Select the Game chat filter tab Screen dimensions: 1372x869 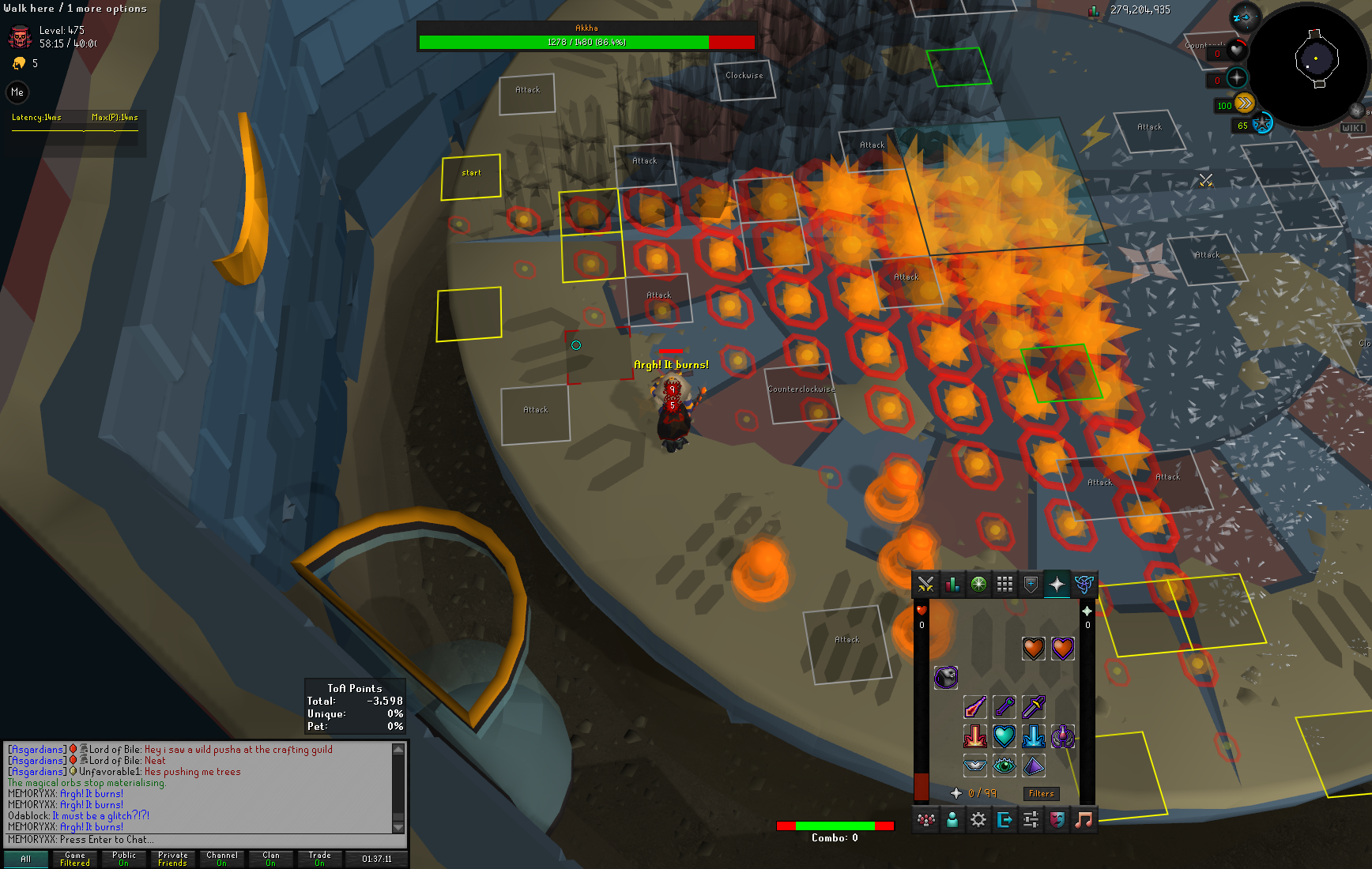tap(75, 859)
